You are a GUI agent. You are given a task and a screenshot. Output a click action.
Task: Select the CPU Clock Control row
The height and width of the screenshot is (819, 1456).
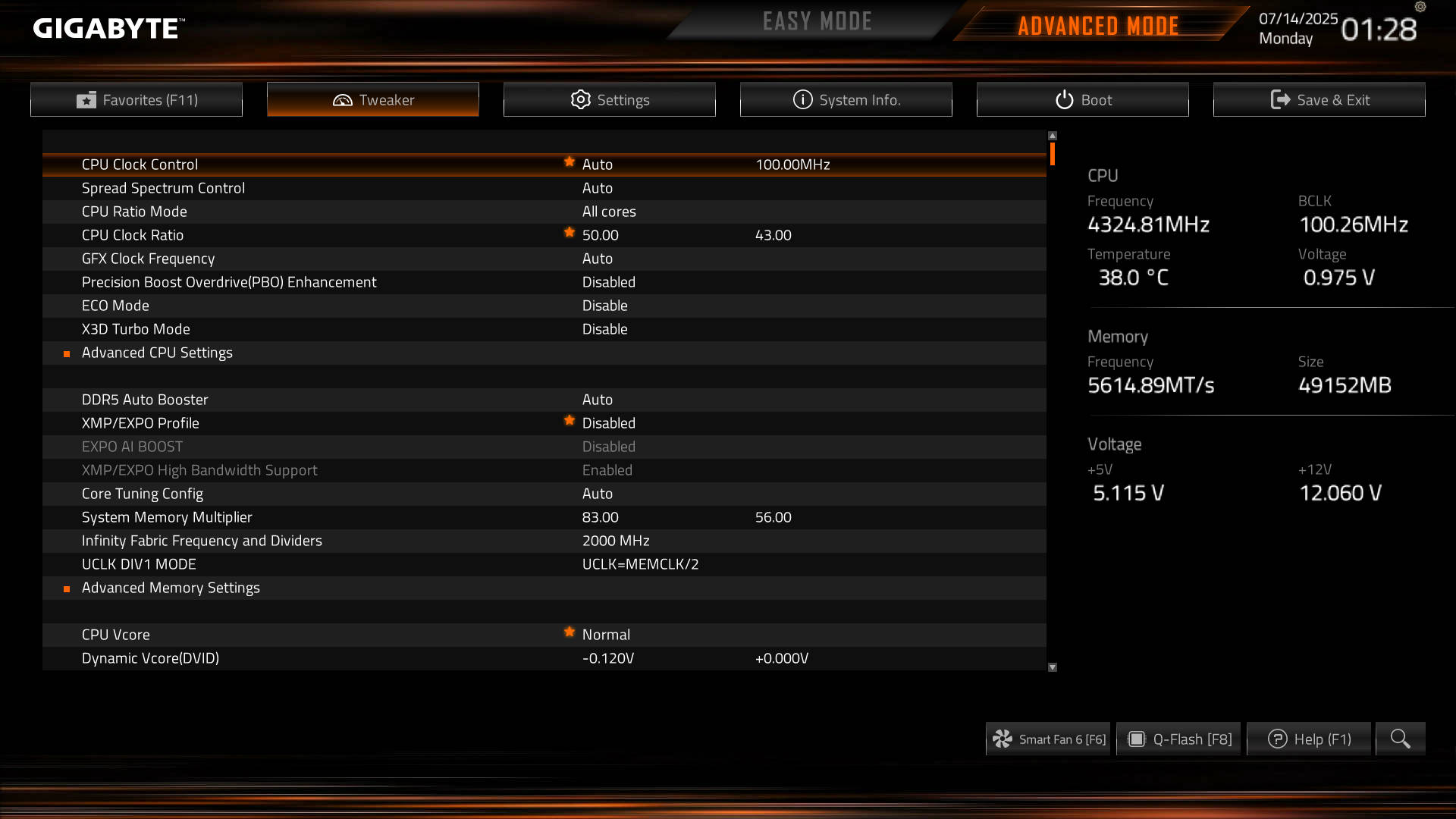tap(140, 165)
